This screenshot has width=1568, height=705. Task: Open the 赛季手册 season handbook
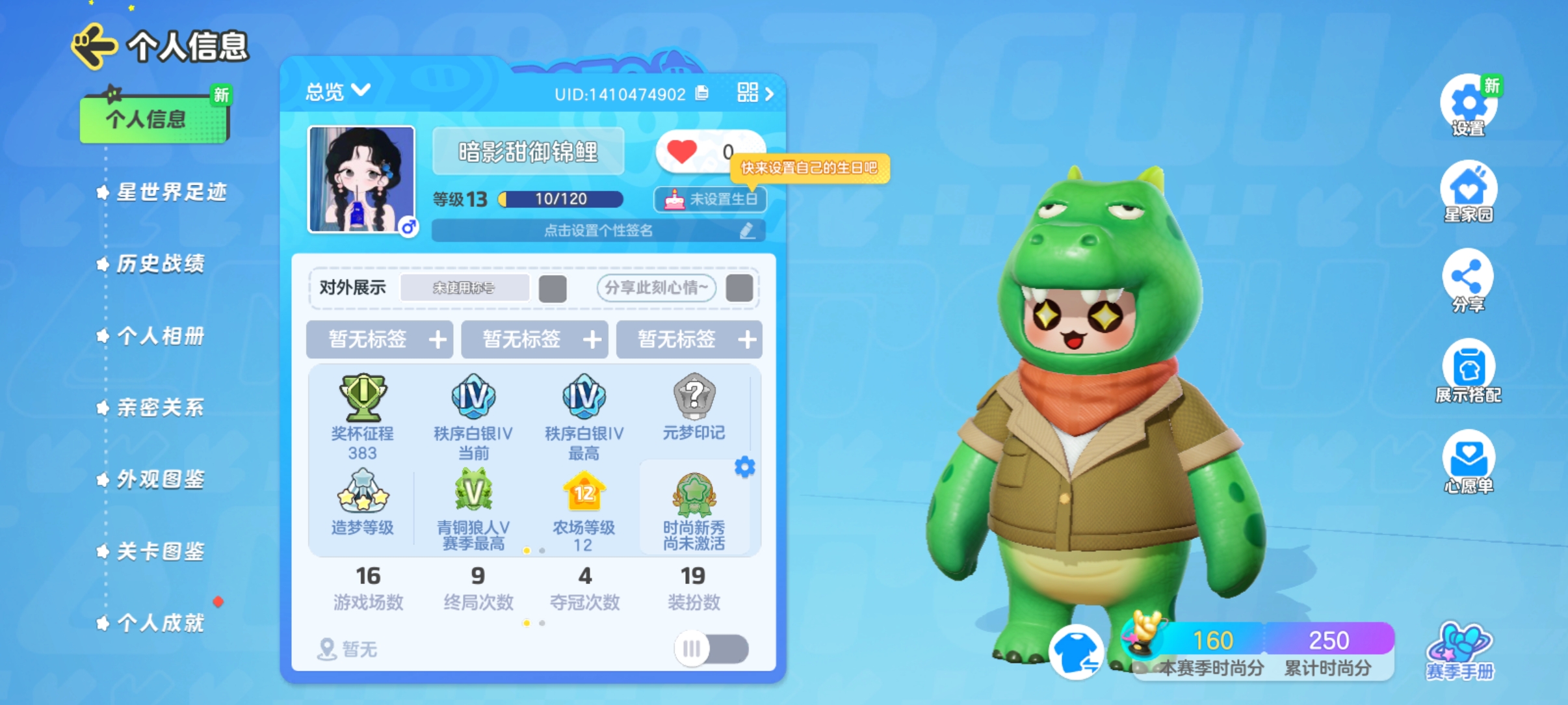point(1460,650)
